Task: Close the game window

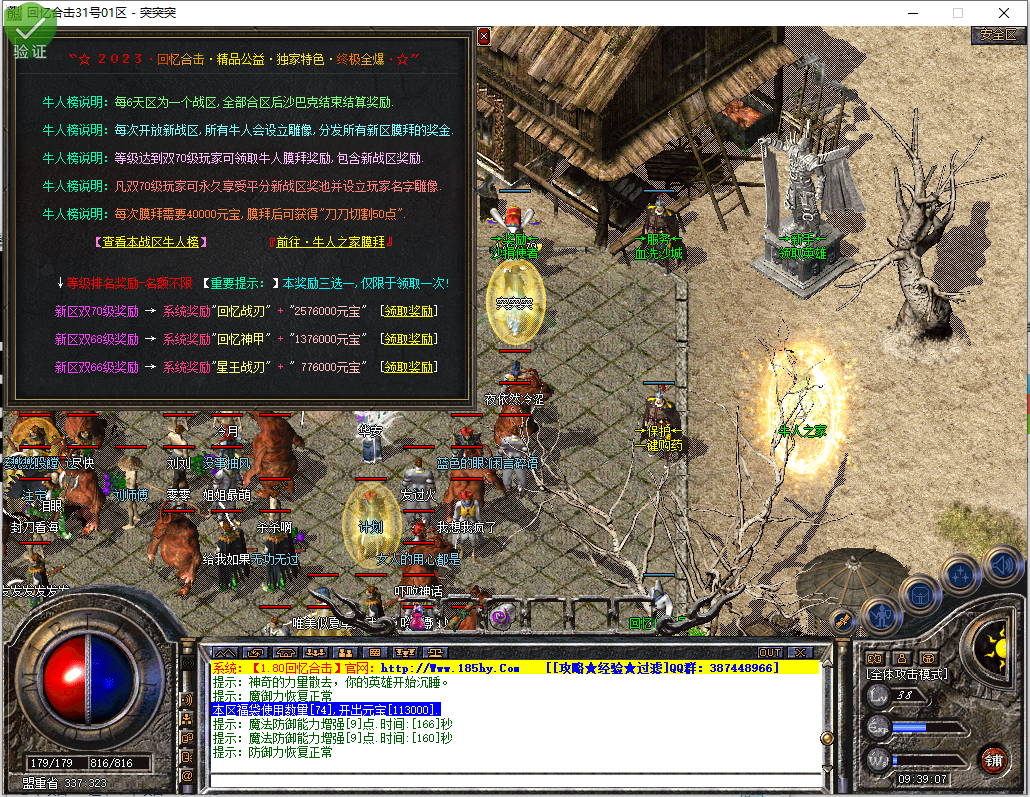Action: point(1004,13)
